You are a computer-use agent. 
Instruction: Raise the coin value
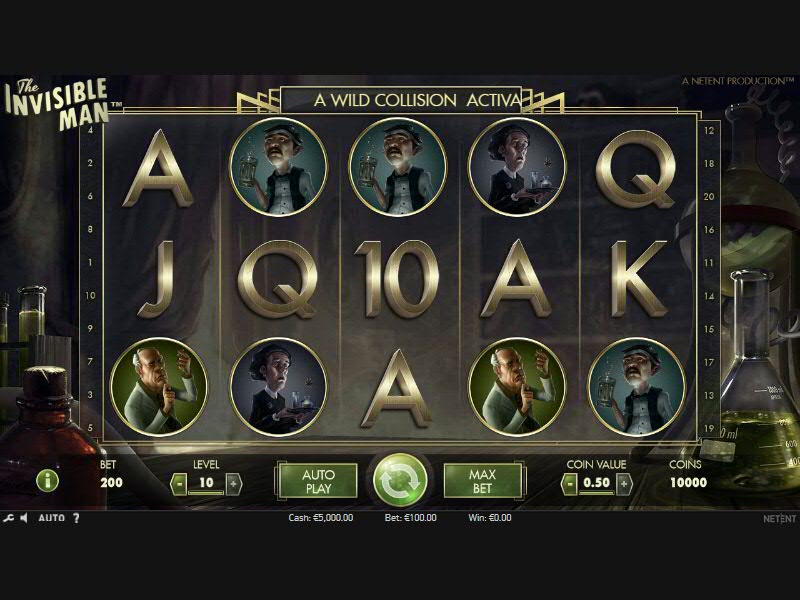624,483
